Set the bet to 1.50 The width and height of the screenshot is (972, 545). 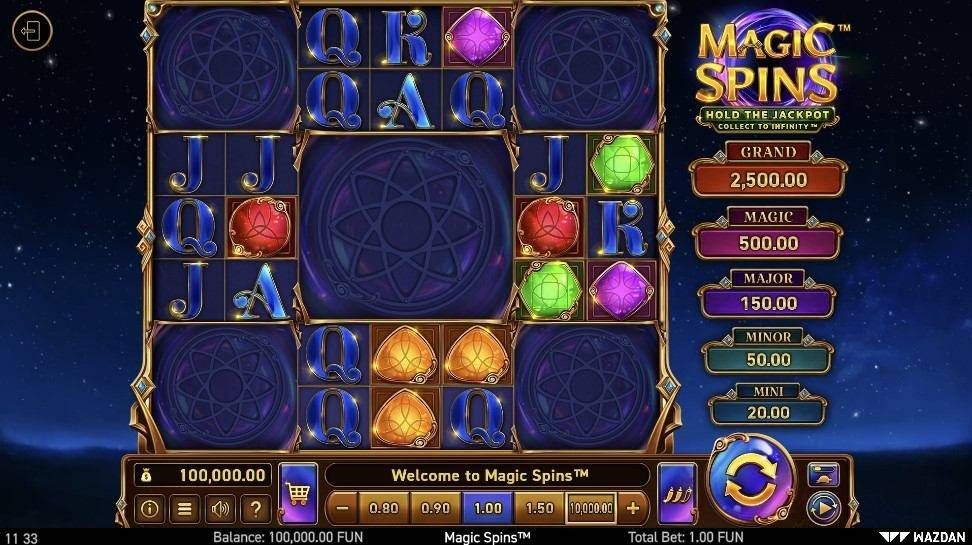[540, 508]
